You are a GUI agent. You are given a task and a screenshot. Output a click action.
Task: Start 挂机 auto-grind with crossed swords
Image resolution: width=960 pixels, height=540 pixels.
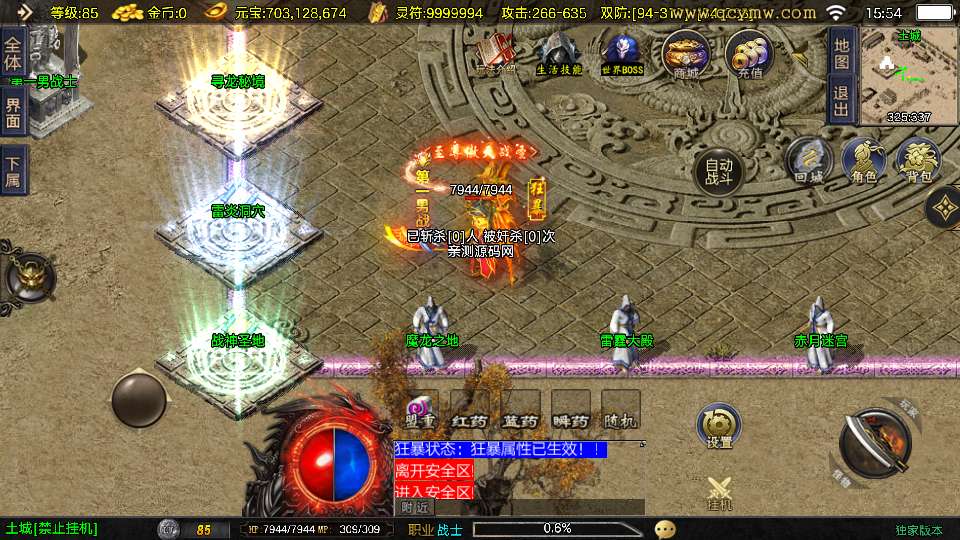coord(720,494)
